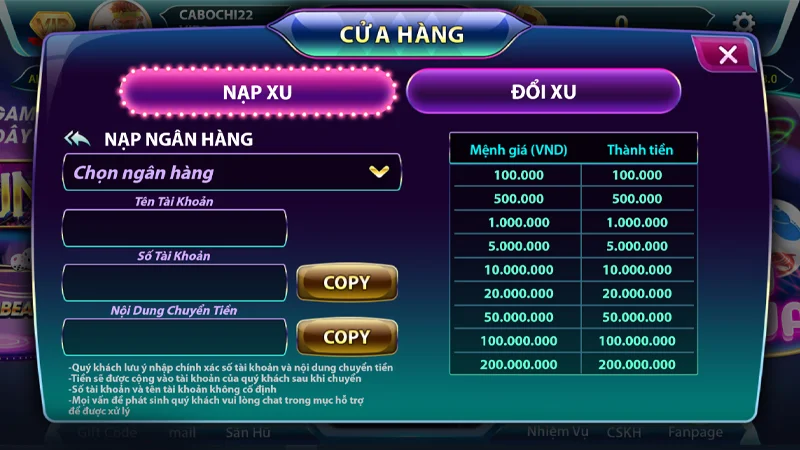Pick the 20.000.000 denomination row
800x450 pixels.
[573, 294]
